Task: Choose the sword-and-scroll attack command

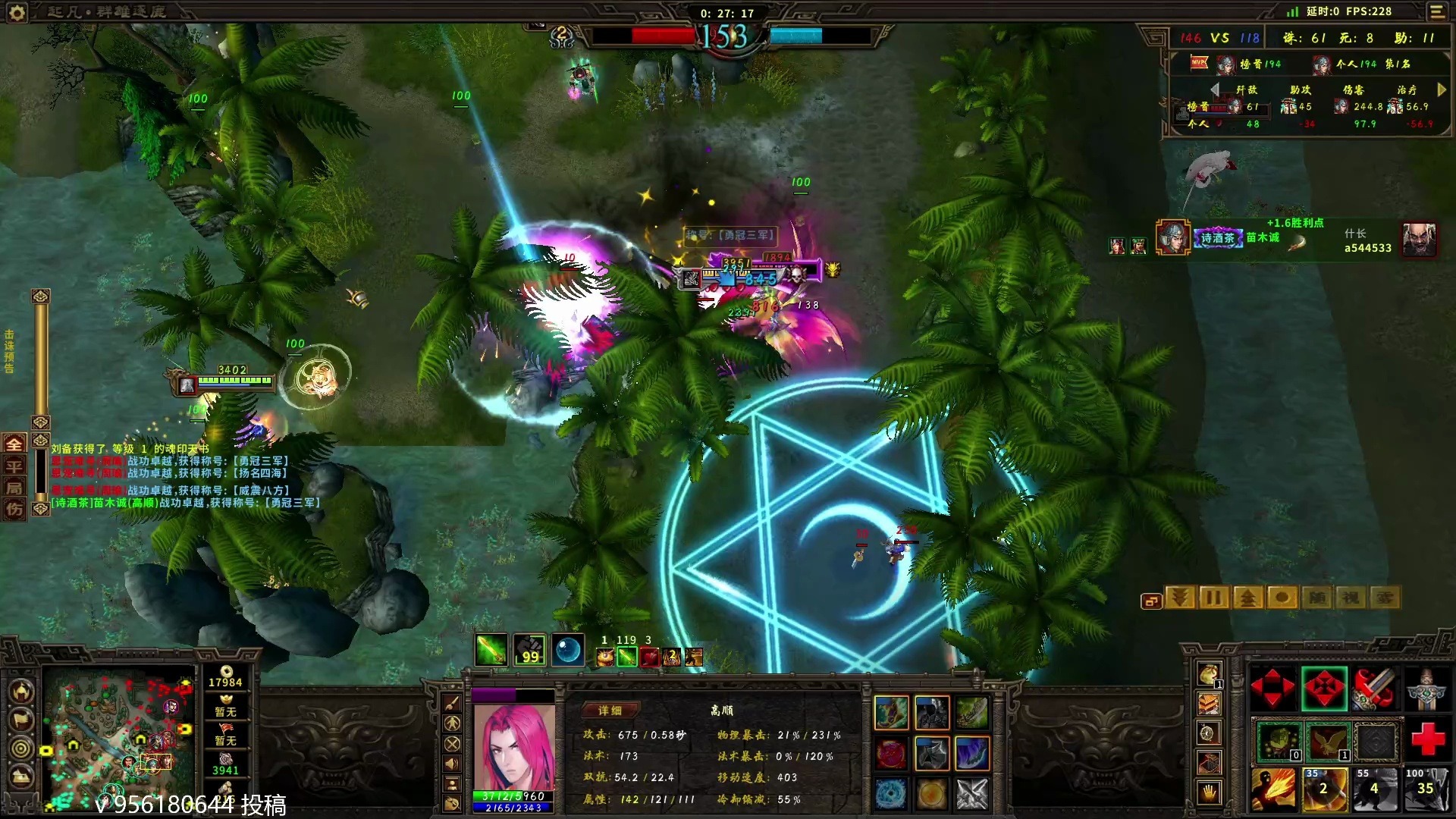Action: coord(1374,689)
